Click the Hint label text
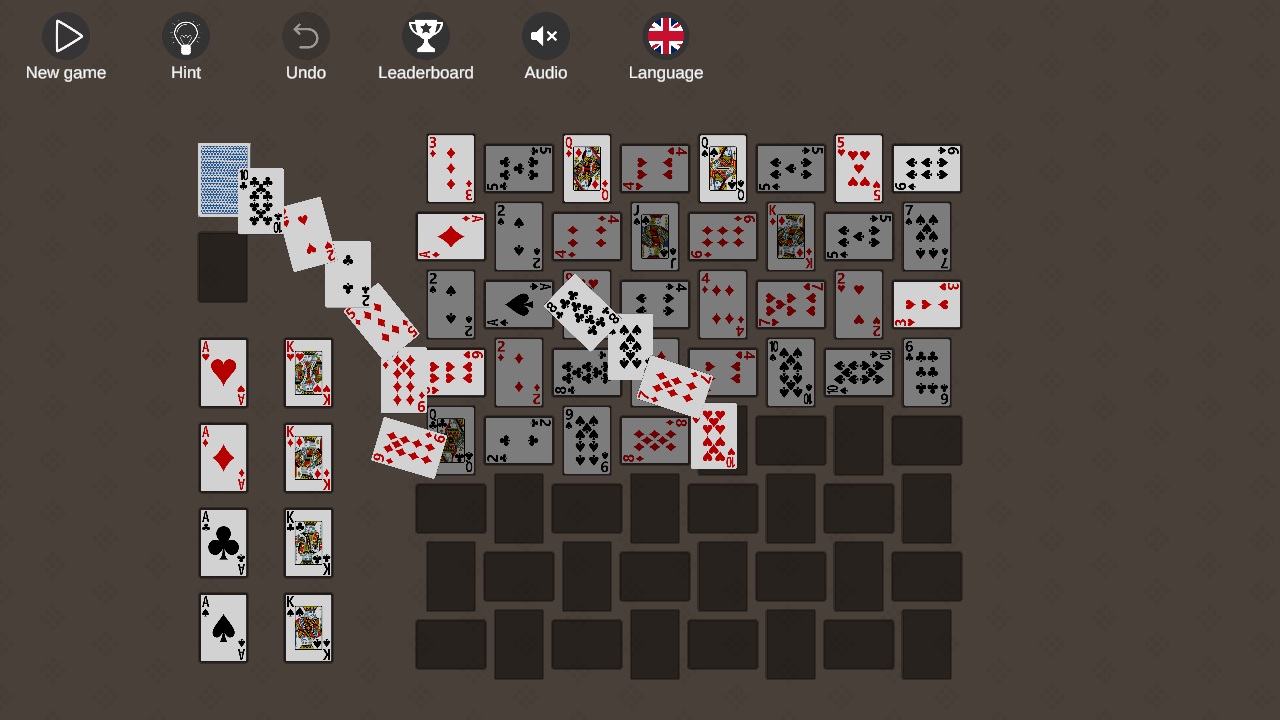The height and width of the screenshot is (720, 1280). [x=186, y=72]
